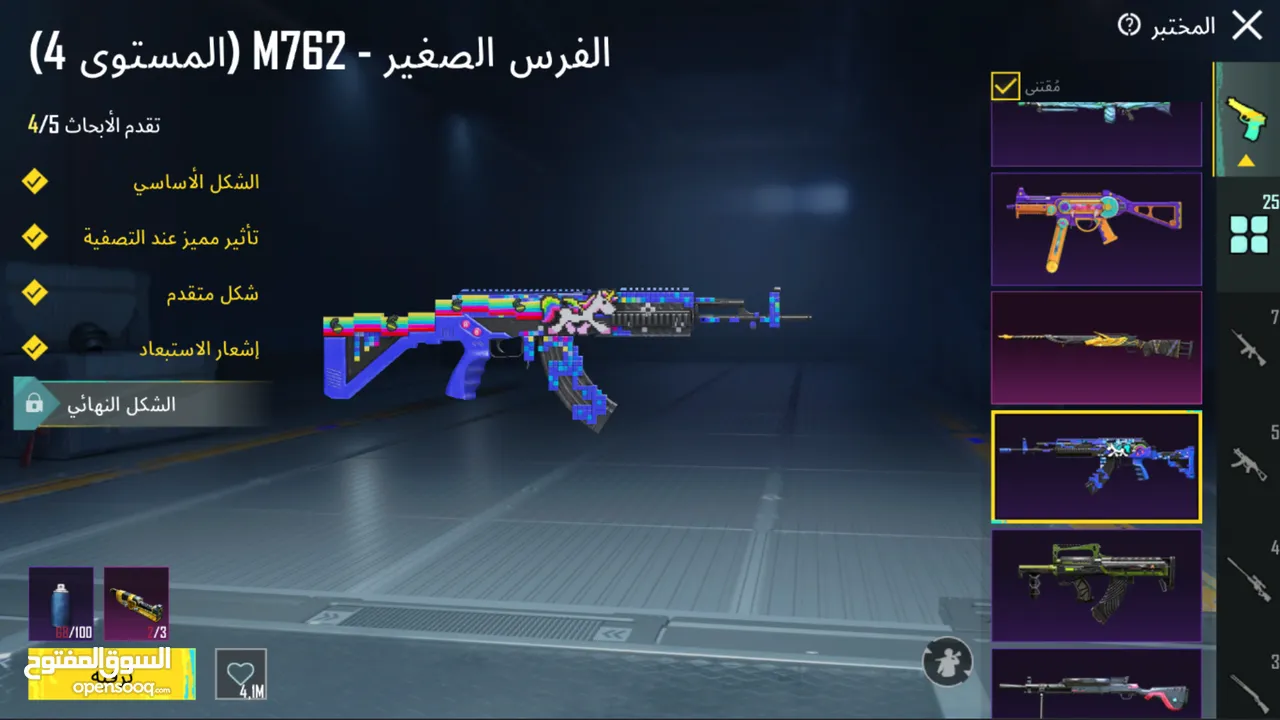1280x720 pixels.
Task: Switch to the golden rifle skin entry
Action: click(x=1096, y=348)
